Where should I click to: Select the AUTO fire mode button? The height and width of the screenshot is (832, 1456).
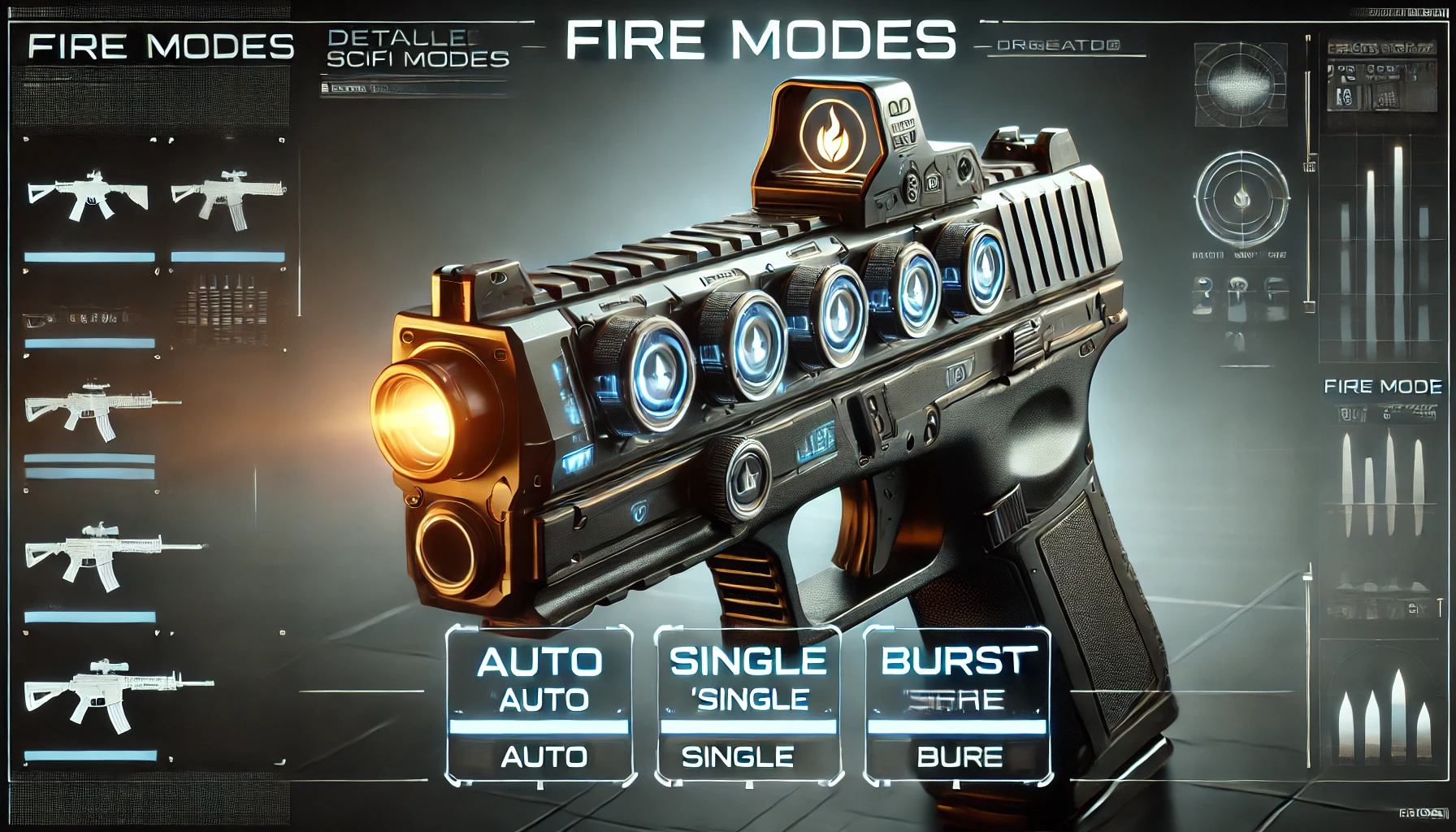tap(539, 705)
